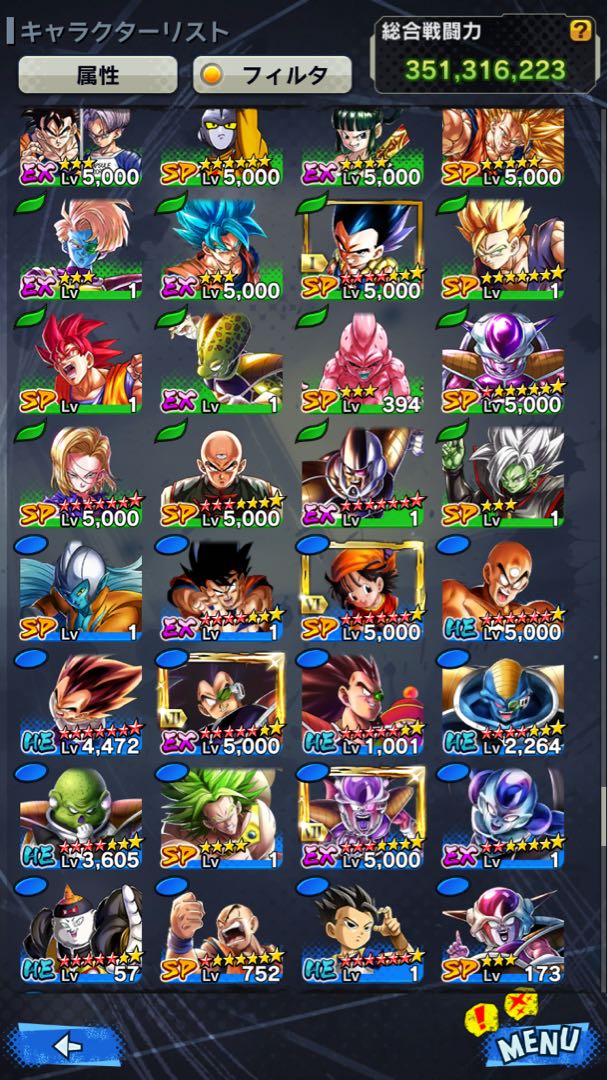Tap the yellow question mark help icon
This screenshot has width=608, height=1080.
click(x=580, y=31)
